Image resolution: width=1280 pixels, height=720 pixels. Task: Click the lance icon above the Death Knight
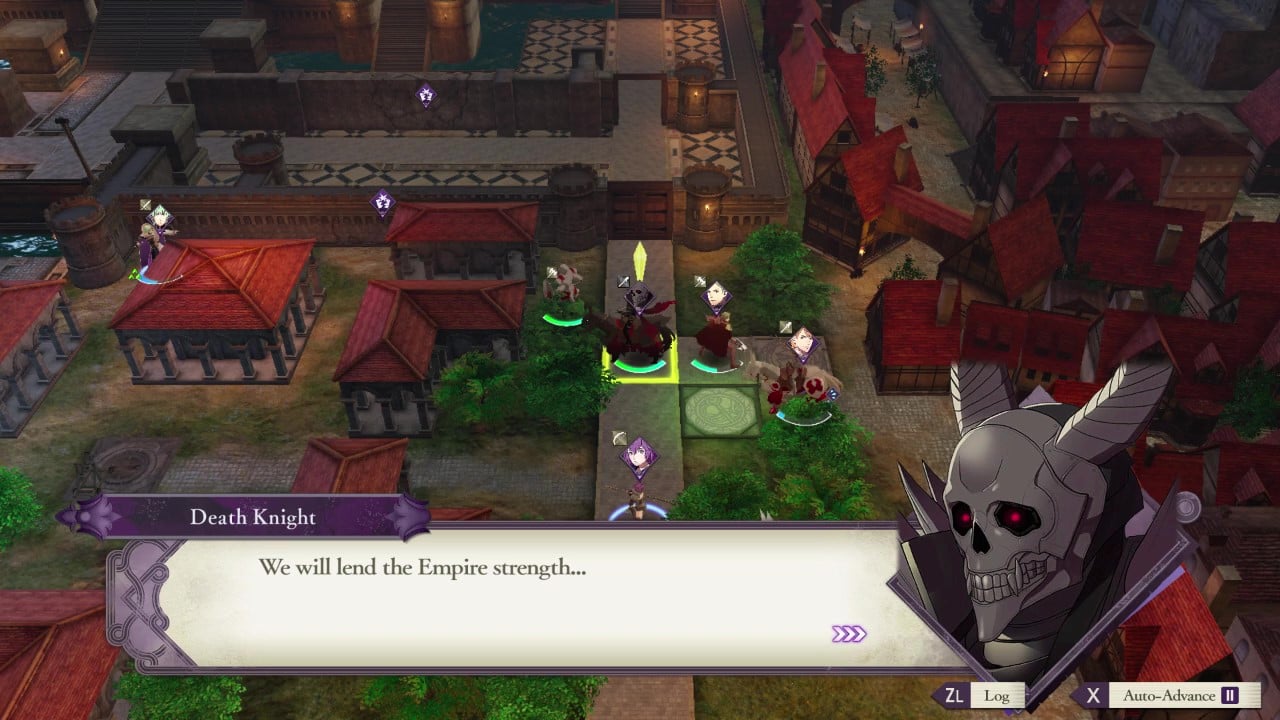tap(621, 281)
